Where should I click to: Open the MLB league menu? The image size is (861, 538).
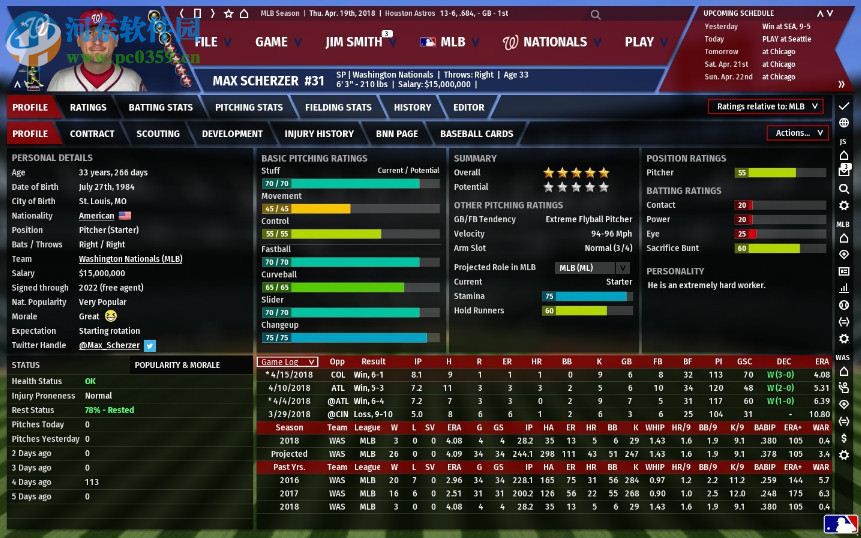pos(443,42)
